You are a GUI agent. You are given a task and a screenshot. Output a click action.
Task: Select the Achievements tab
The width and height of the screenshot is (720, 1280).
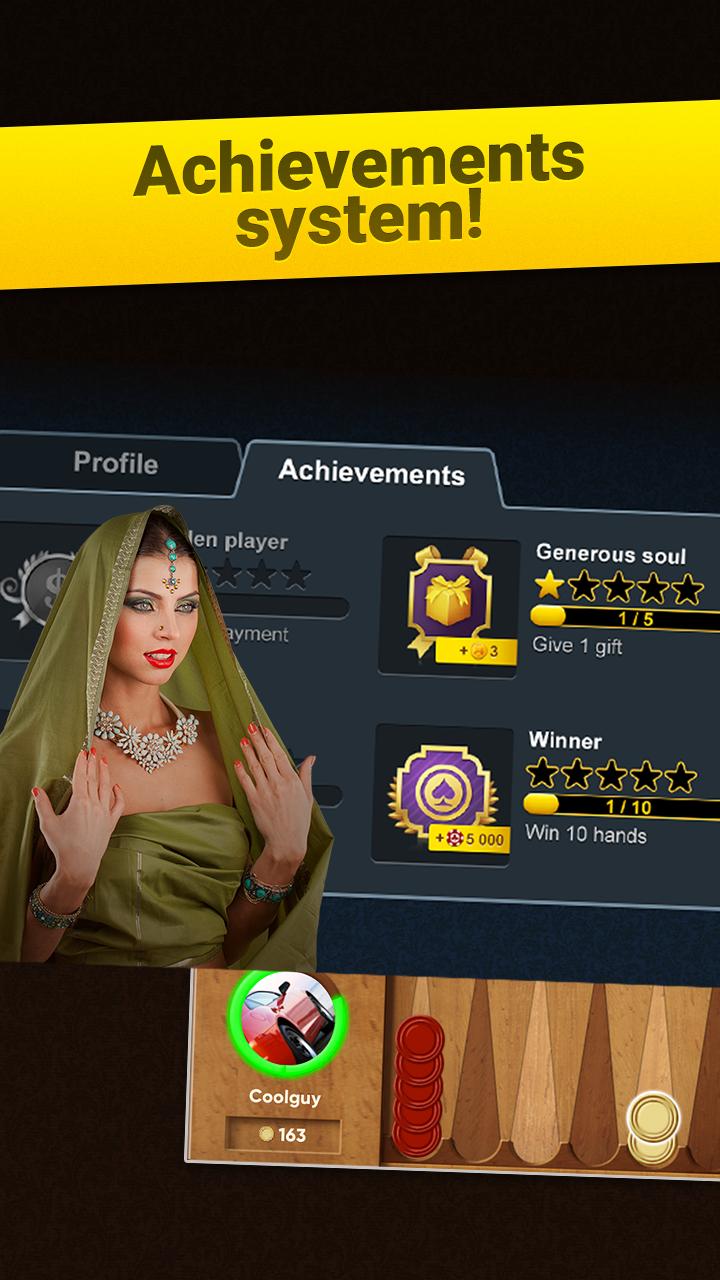(x=371, y=472)
